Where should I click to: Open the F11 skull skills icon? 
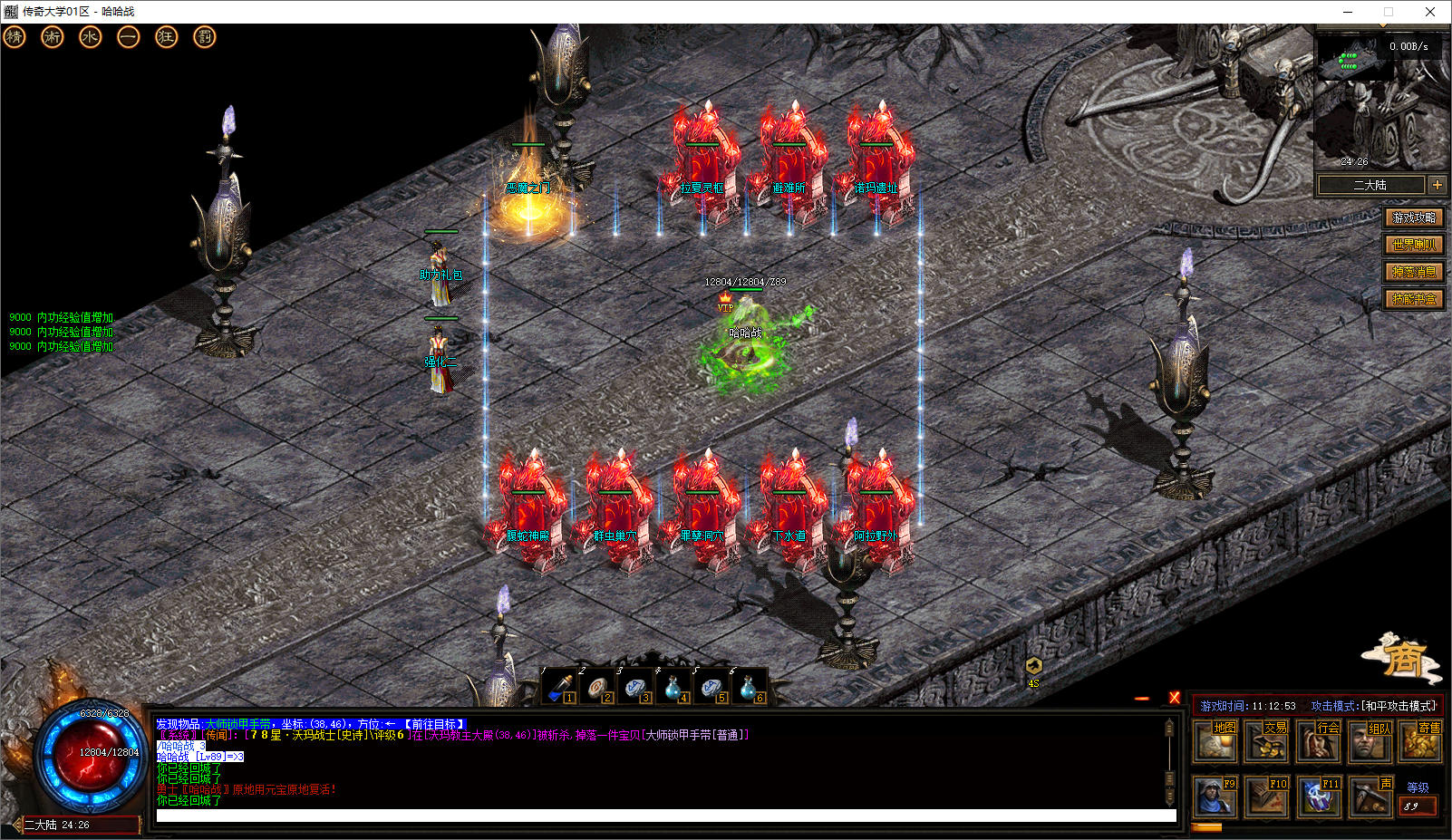click(x=1318, y=797)
